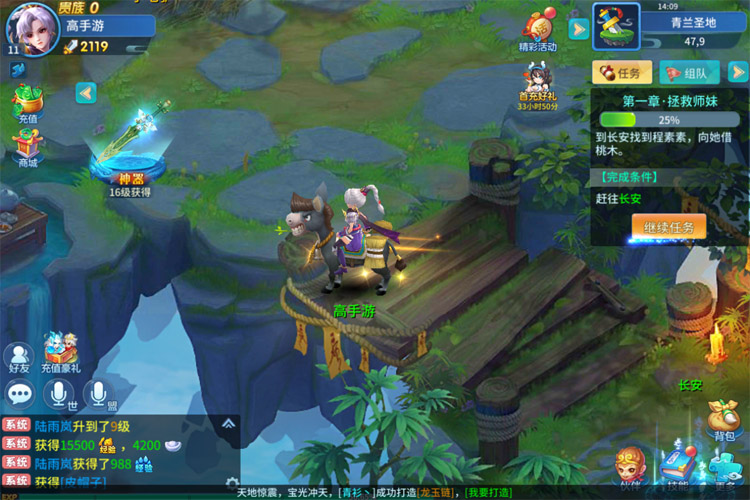Image resolution: width=750 pixels, height=500 pixels.
Task: Open the 技能 skills book
Action: coord(678,468)
